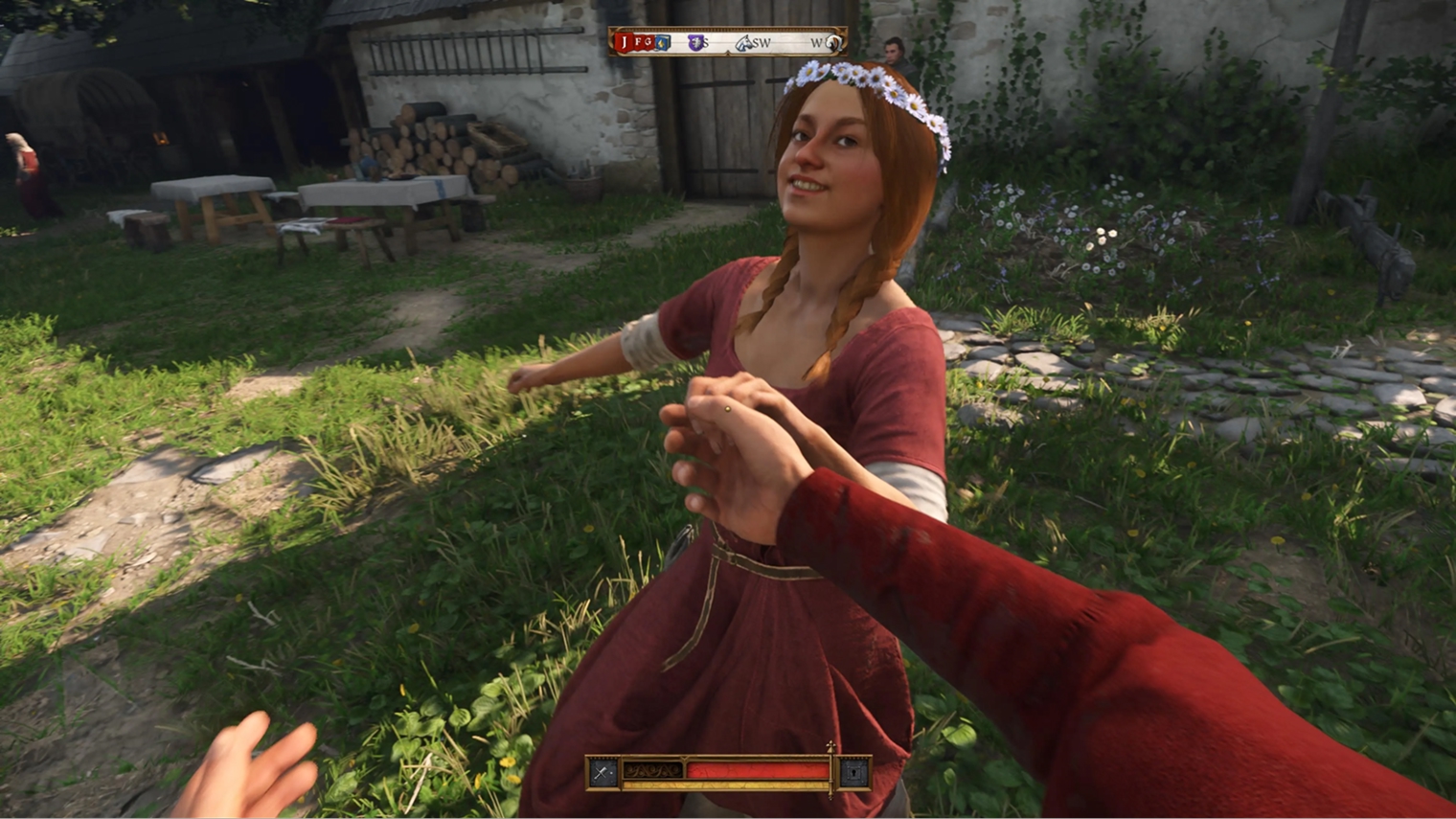
Task: Click the purple shield marker near S
Action: pyautogui.click(x=694, y=41)
